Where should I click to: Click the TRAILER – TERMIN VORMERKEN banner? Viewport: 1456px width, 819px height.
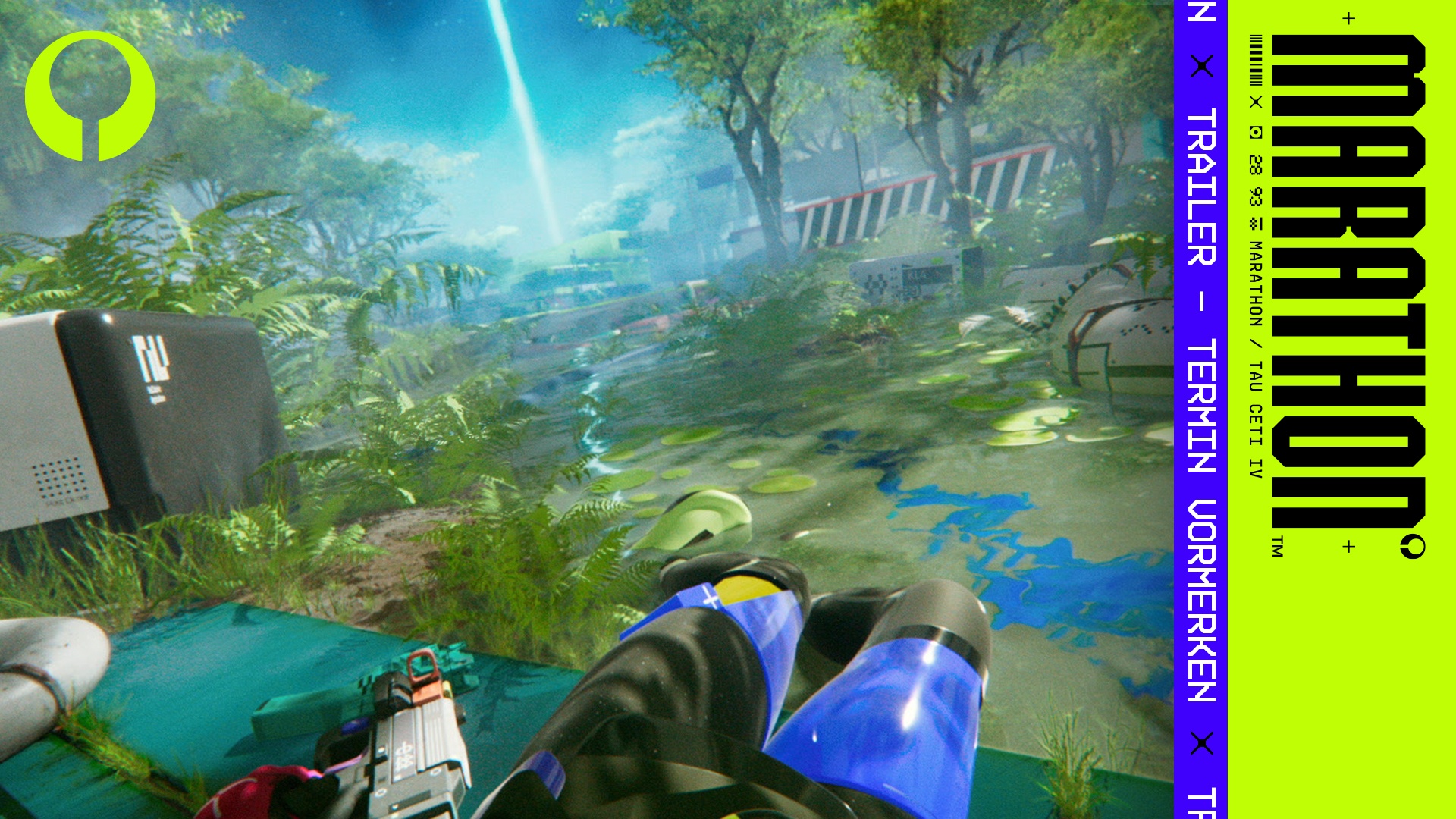coord(1200,406)
